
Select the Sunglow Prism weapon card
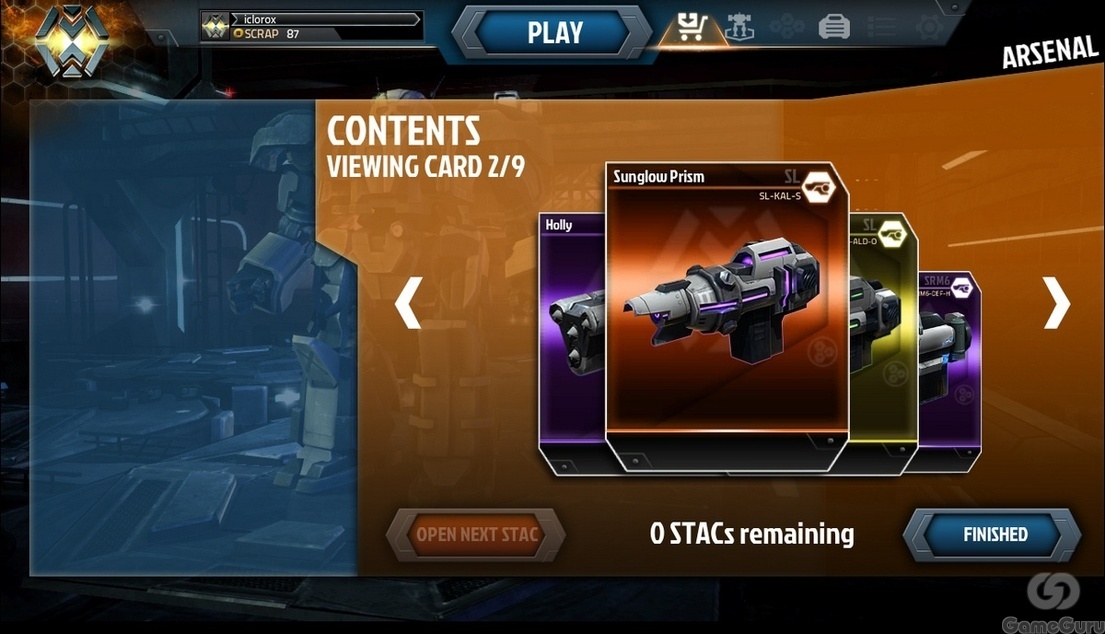[x=726, y=310]
